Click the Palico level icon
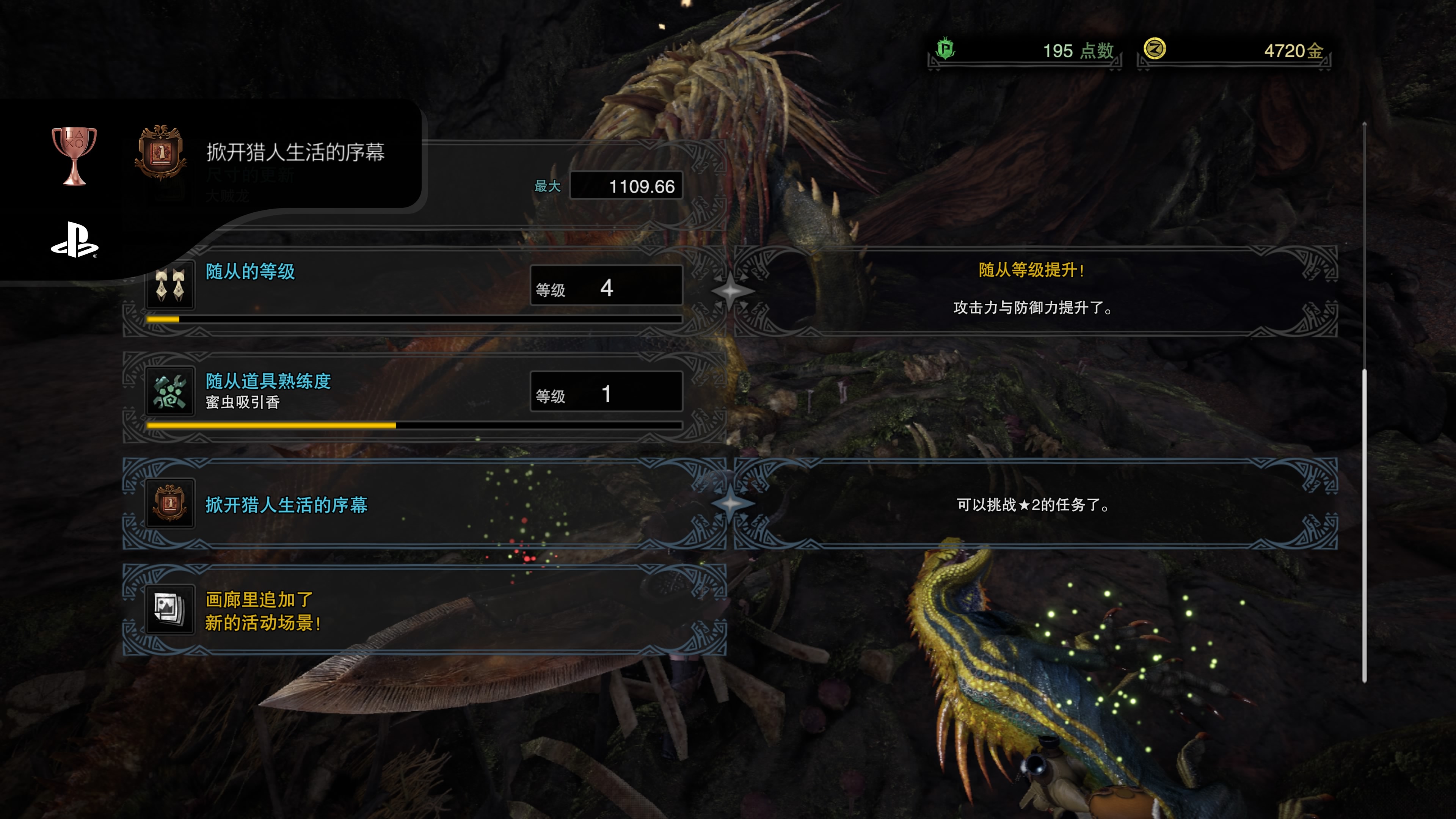Screen dimensions: 1456x819 169,284
